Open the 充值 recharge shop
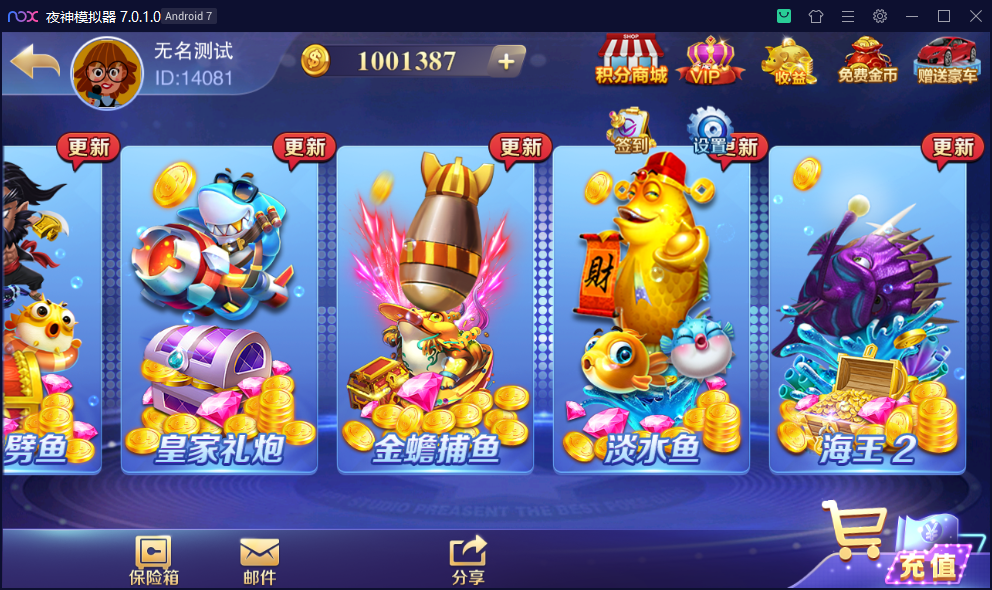This screenshot has height=590, width=992. [895, 545]
